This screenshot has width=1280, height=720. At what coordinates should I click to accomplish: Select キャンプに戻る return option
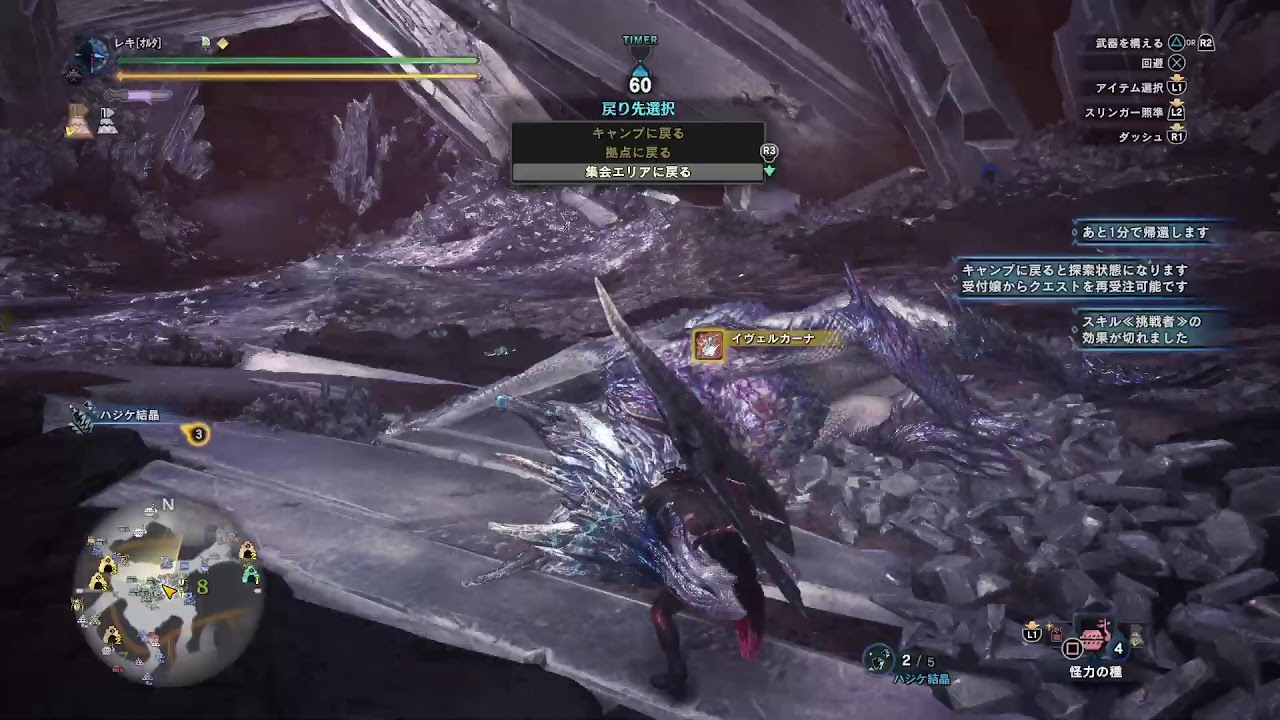(x=638, y=133)
